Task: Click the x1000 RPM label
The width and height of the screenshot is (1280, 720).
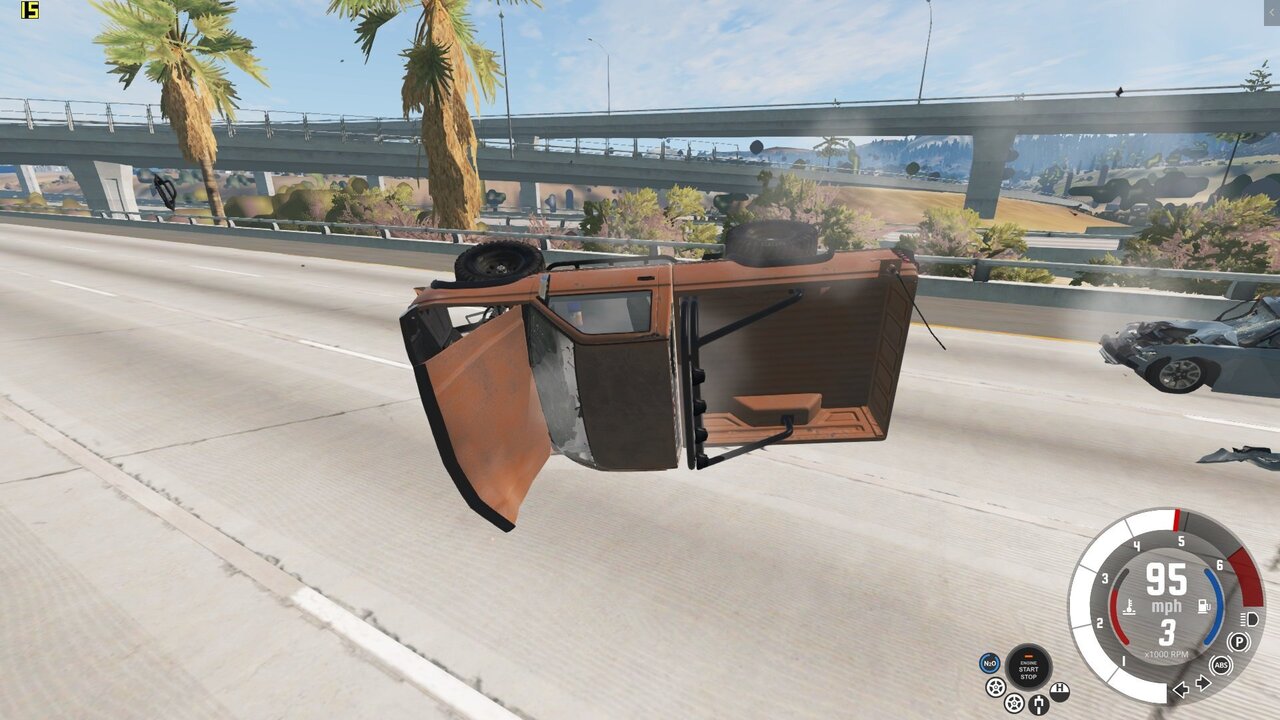Action: tap(1166, 653)
